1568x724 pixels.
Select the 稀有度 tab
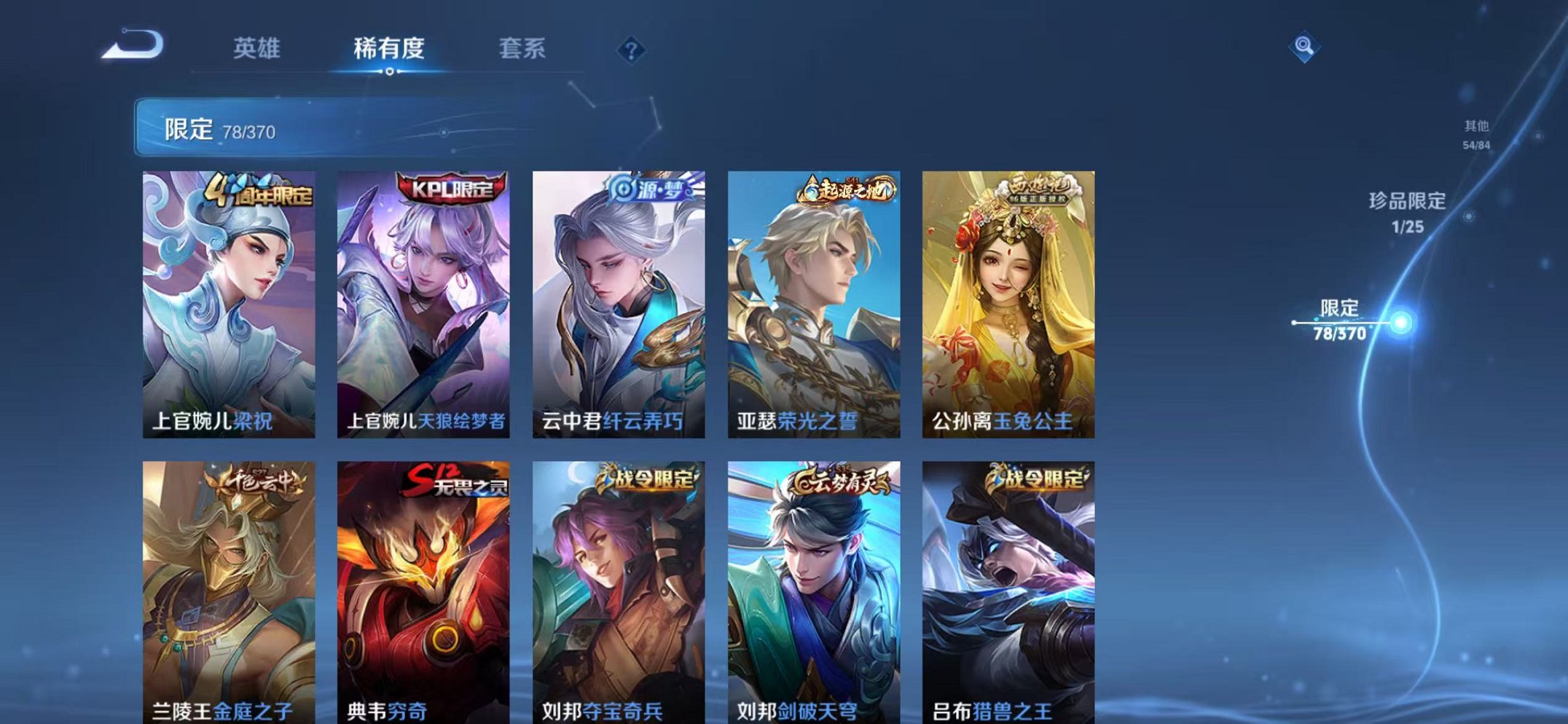tap(391, 49)
